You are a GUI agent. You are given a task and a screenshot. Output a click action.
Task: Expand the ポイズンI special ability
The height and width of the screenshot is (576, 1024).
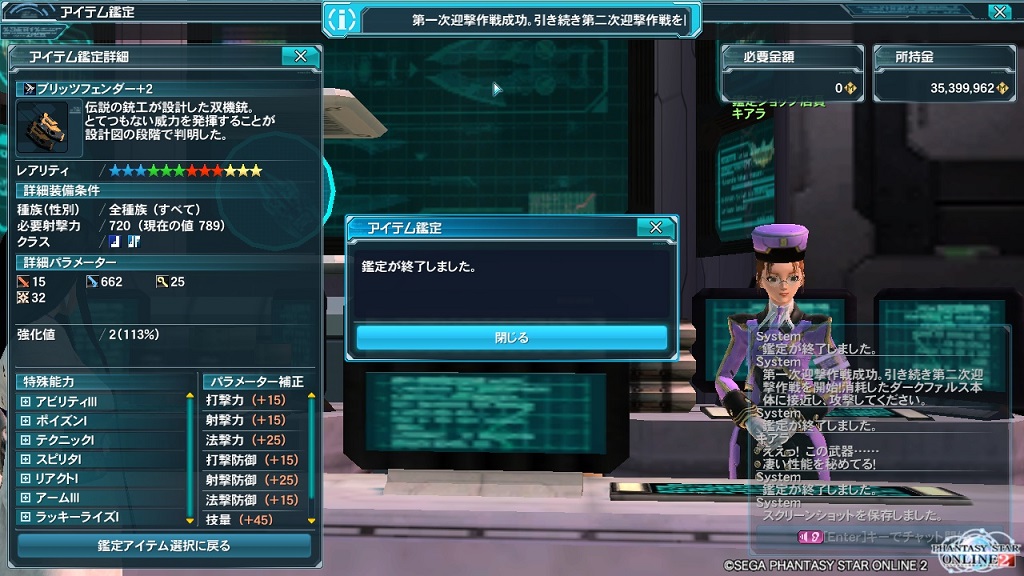tap(26, 421)
